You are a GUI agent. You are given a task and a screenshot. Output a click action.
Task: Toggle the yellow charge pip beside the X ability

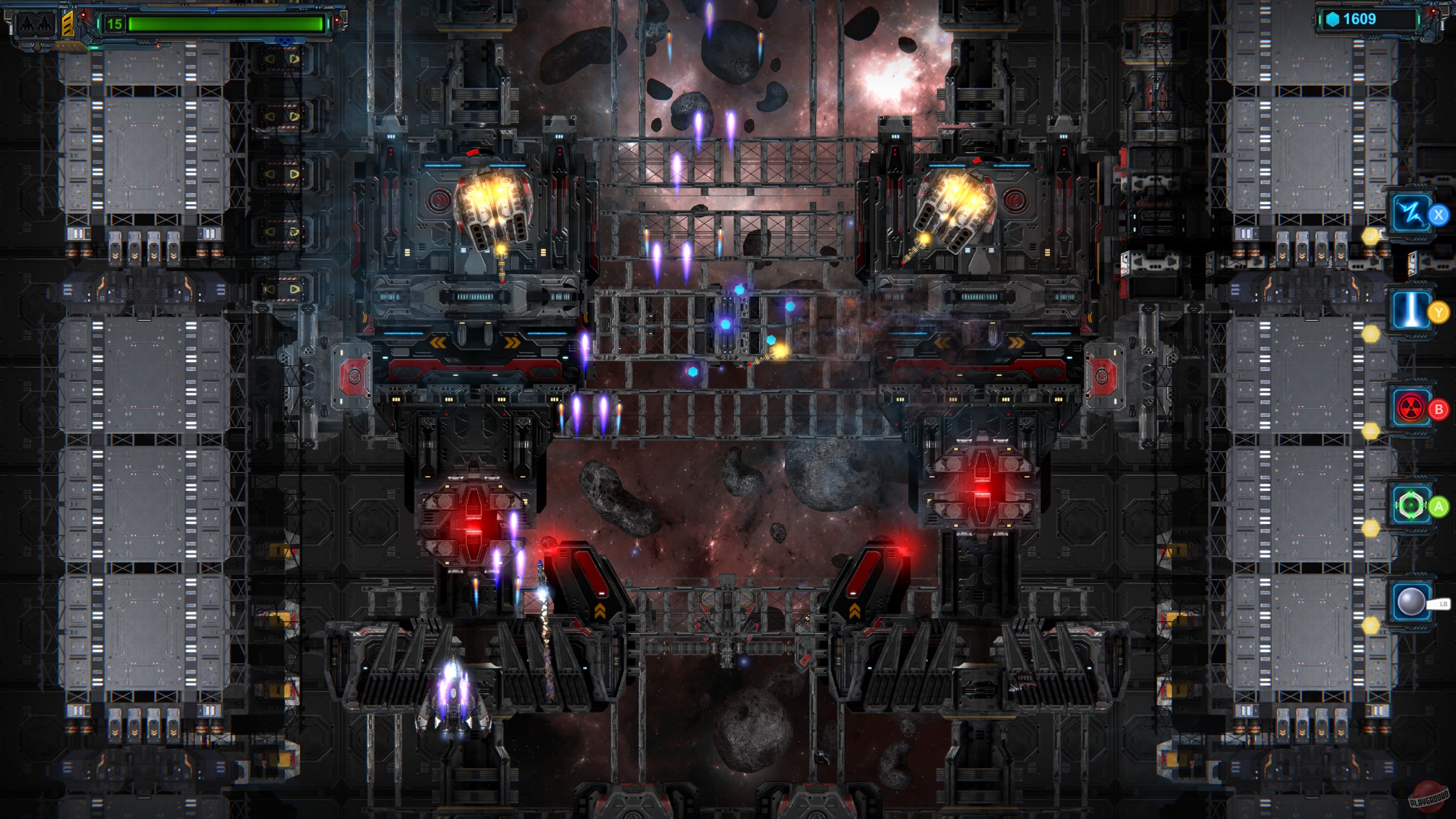pos(1371,234)
